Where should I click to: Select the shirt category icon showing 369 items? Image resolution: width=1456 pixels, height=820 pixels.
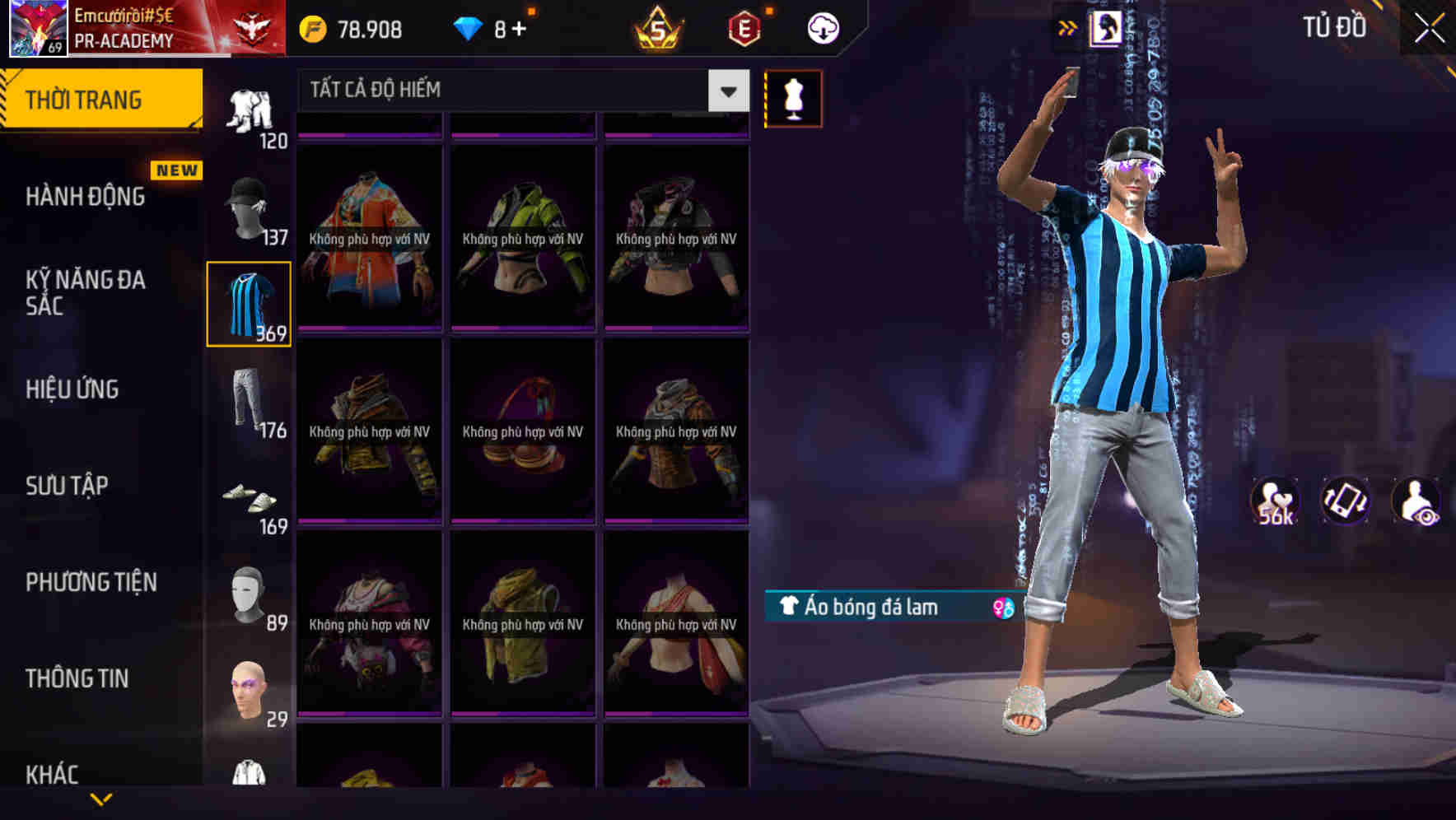click(248, 303)
